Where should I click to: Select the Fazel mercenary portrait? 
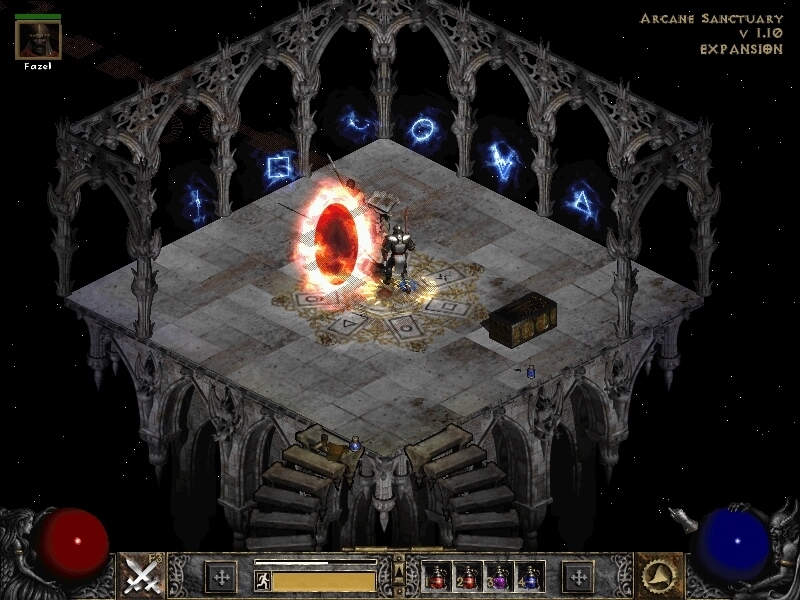pyautogui.click(x=39, y=39)
